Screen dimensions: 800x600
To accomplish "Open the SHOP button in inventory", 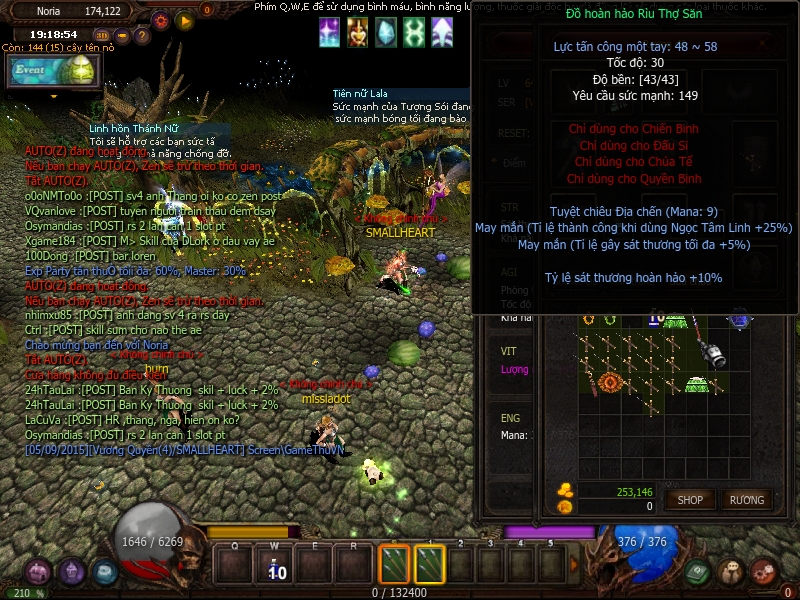I will point(691,499).
